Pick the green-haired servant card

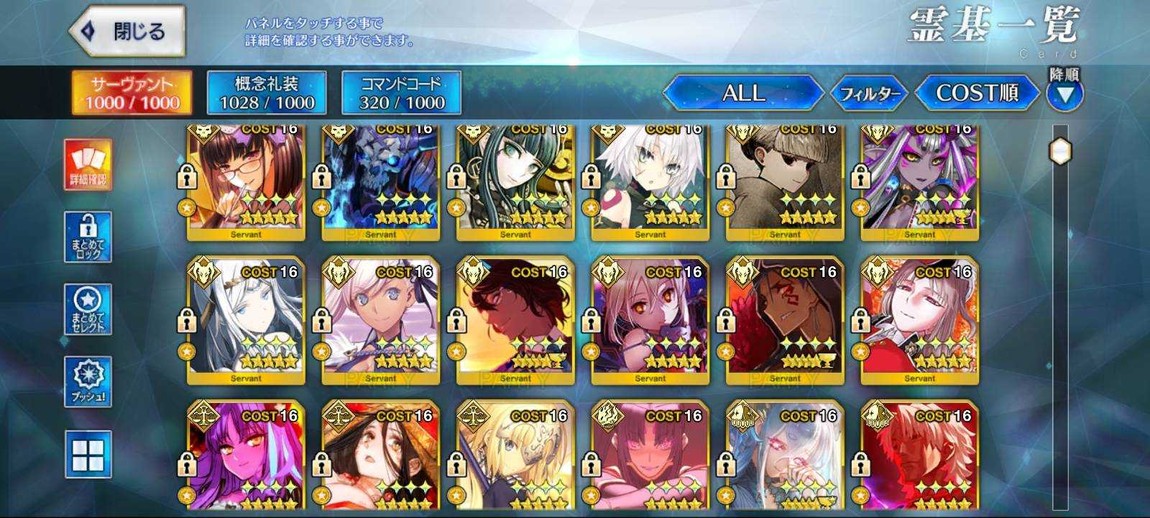pos(515,180)
